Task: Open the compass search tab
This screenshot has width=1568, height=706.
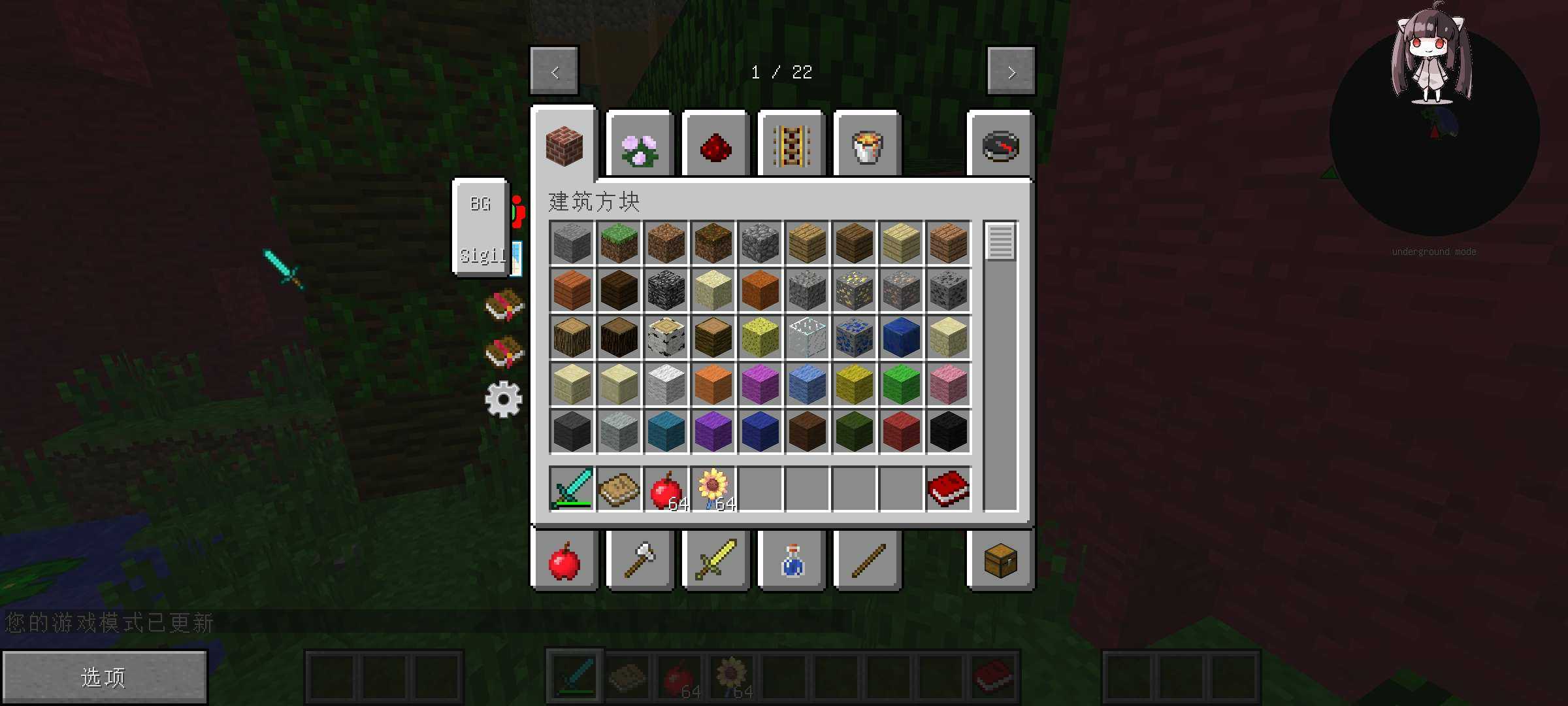Action: pyautogui.click(x=1000, y=146)
